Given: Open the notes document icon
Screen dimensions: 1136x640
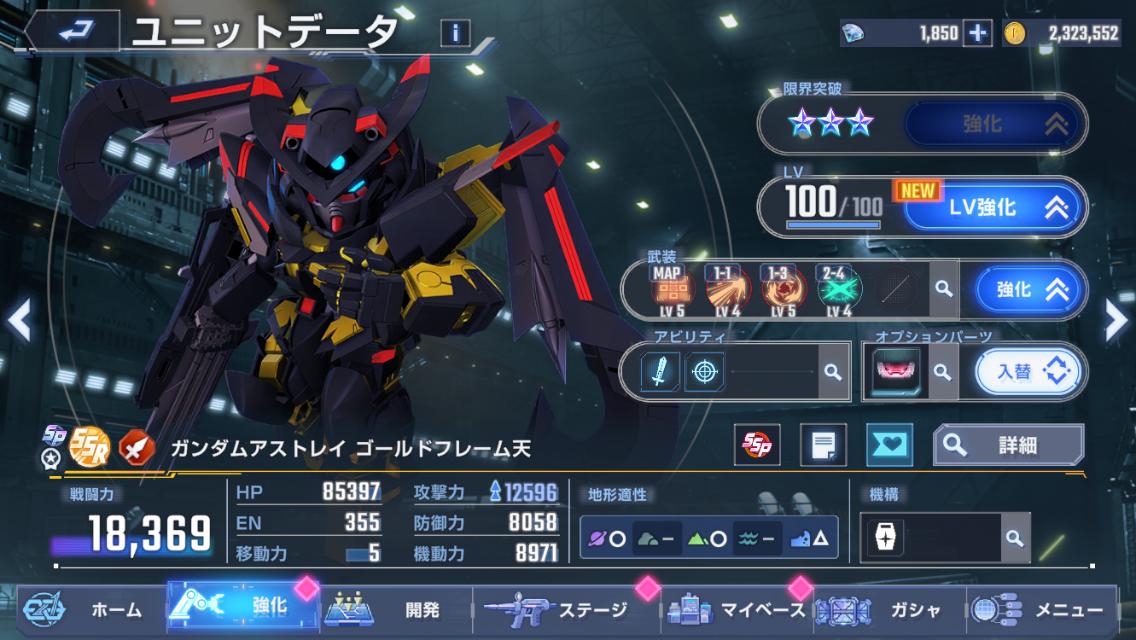Looking at the screenshot, I should coord(823,444).
